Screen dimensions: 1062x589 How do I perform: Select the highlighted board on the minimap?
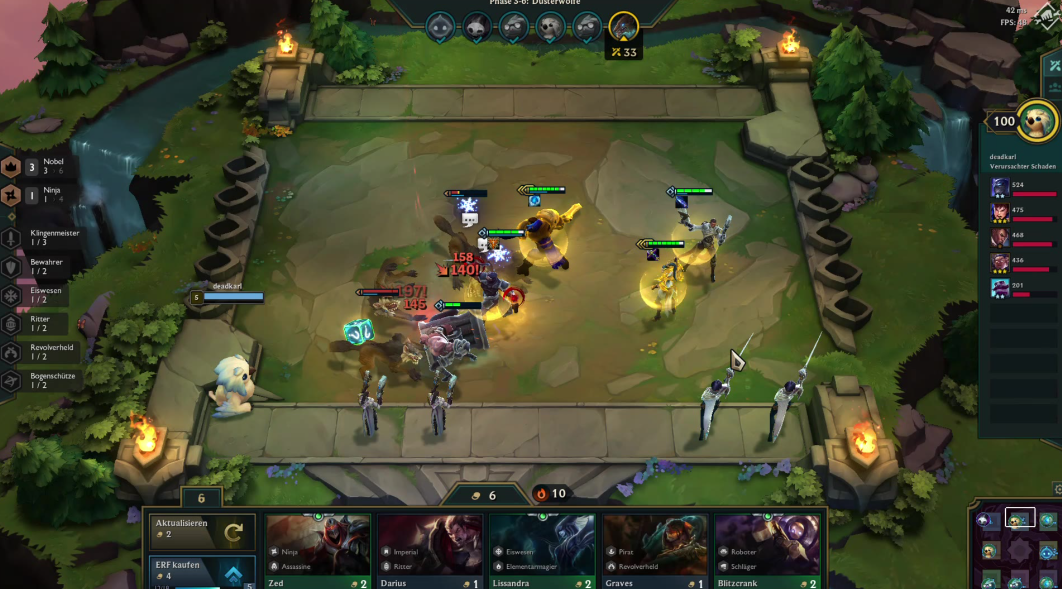pos(1020,518)
